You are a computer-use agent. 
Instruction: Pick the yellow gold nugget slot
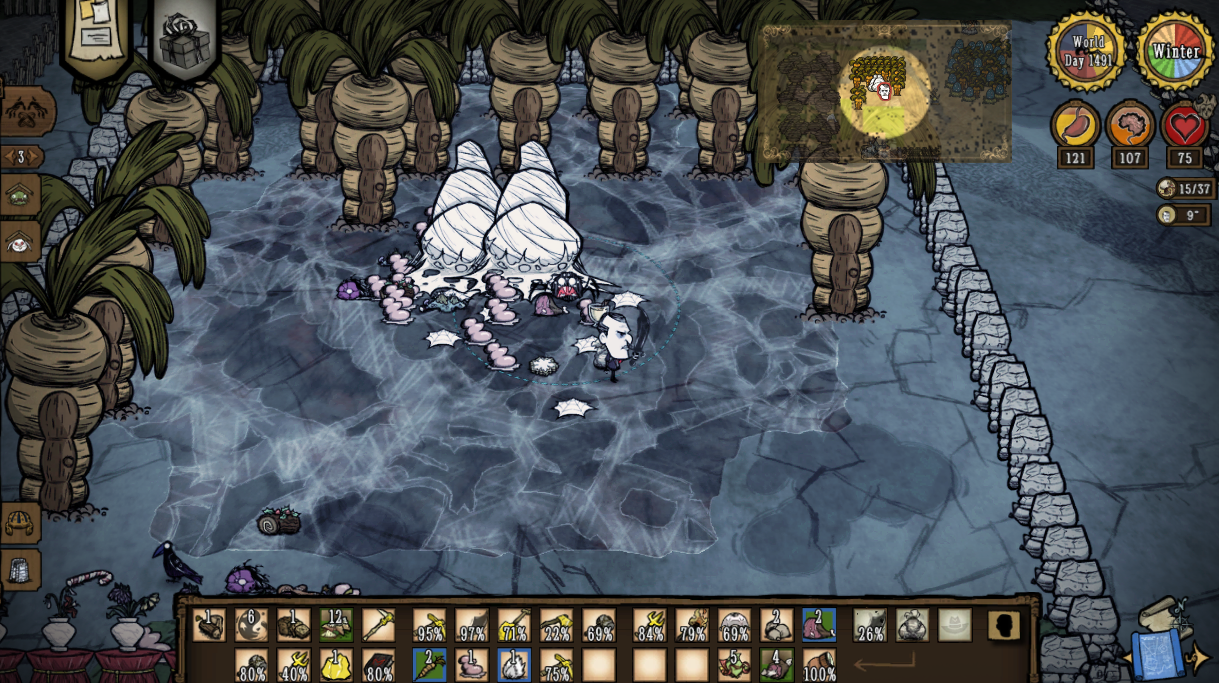point(336,665)
